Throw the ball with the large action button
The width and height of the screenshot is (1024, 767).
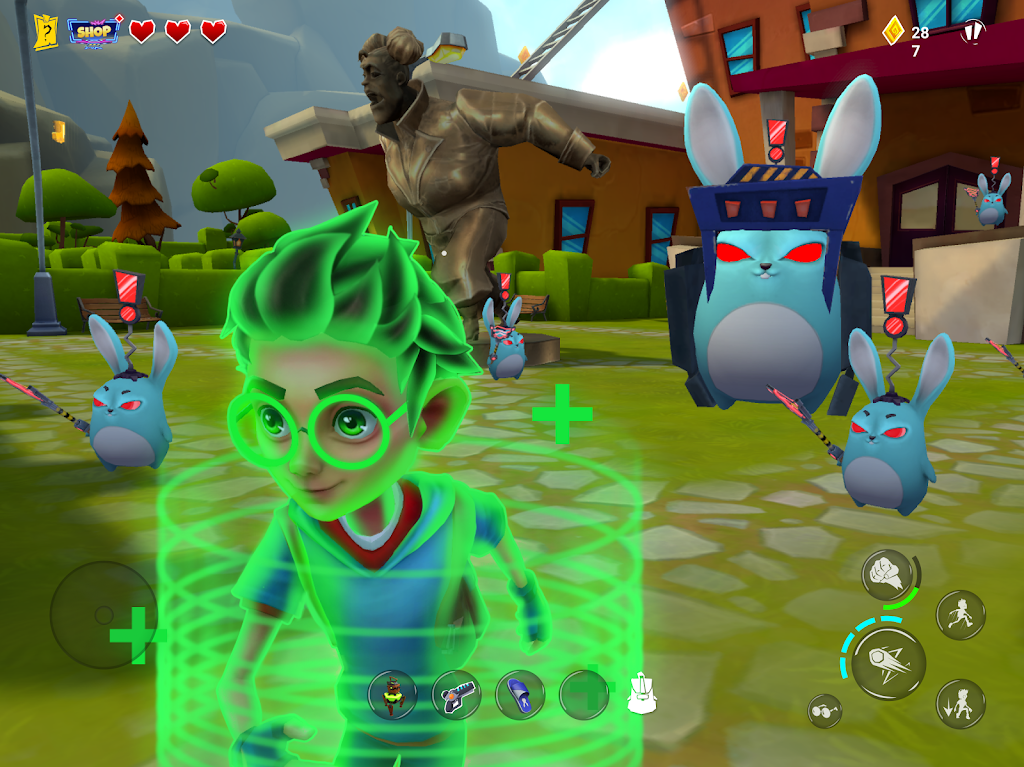click(x=888, y=663)
